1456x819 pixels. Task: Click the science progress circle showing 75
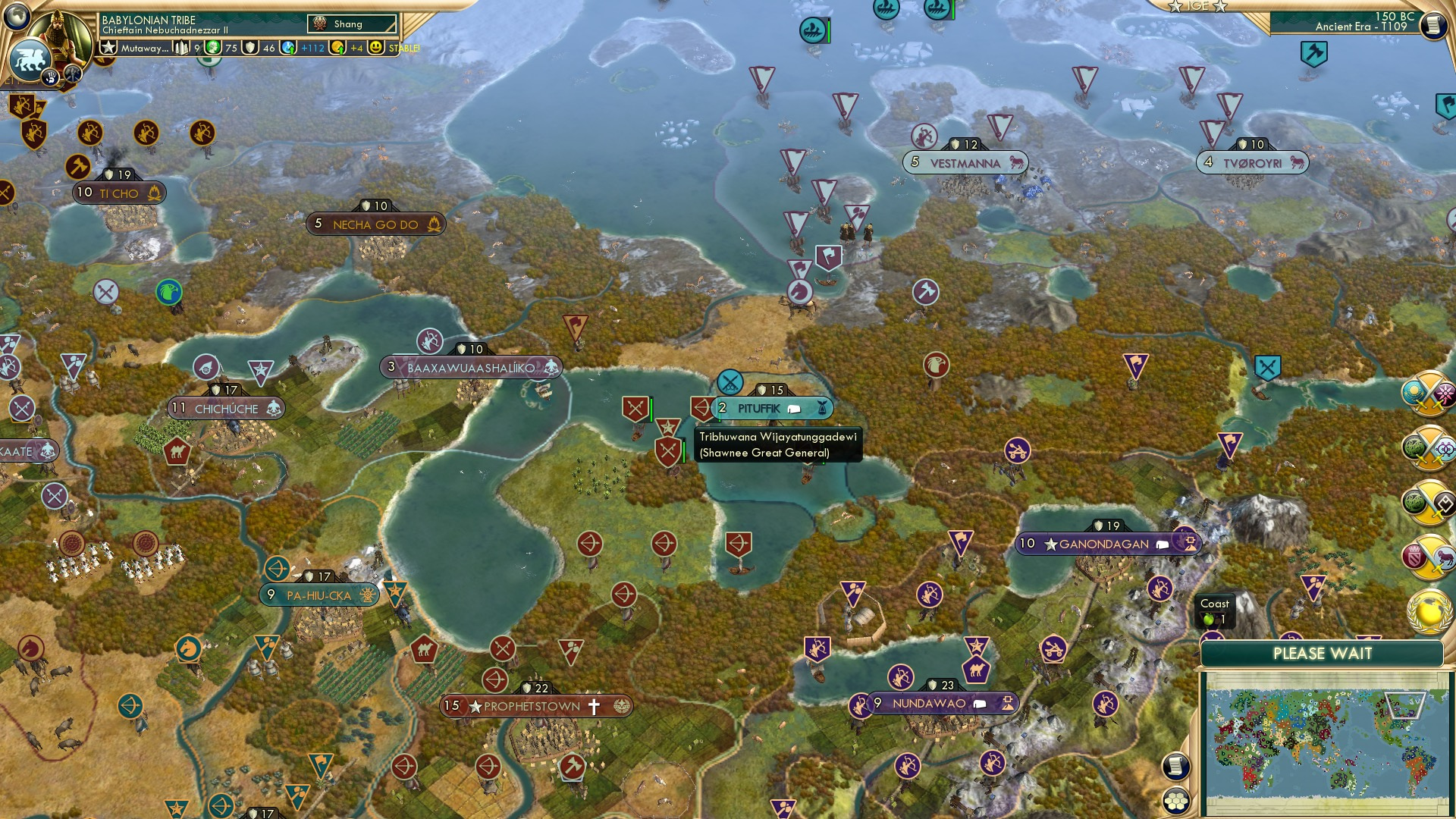pyautogui.click(x=212, y=48)
